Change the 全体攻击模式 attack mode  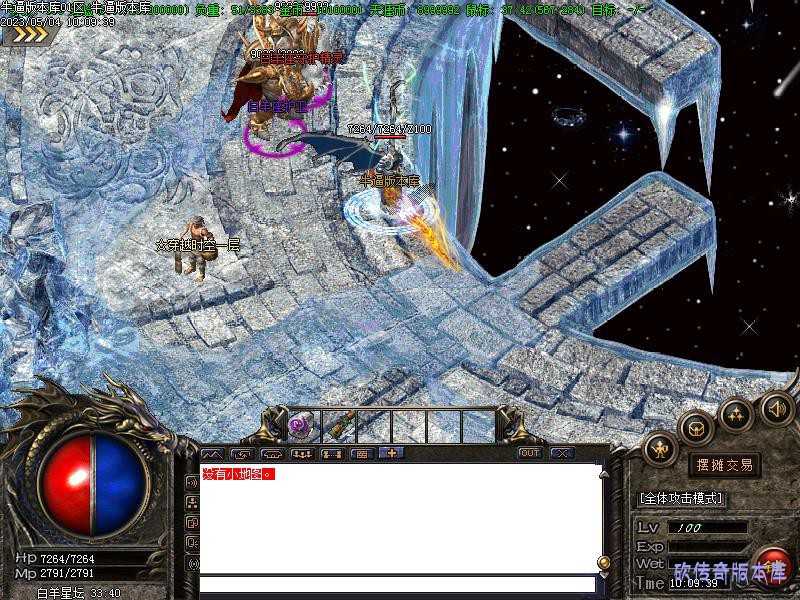(681, 498)
